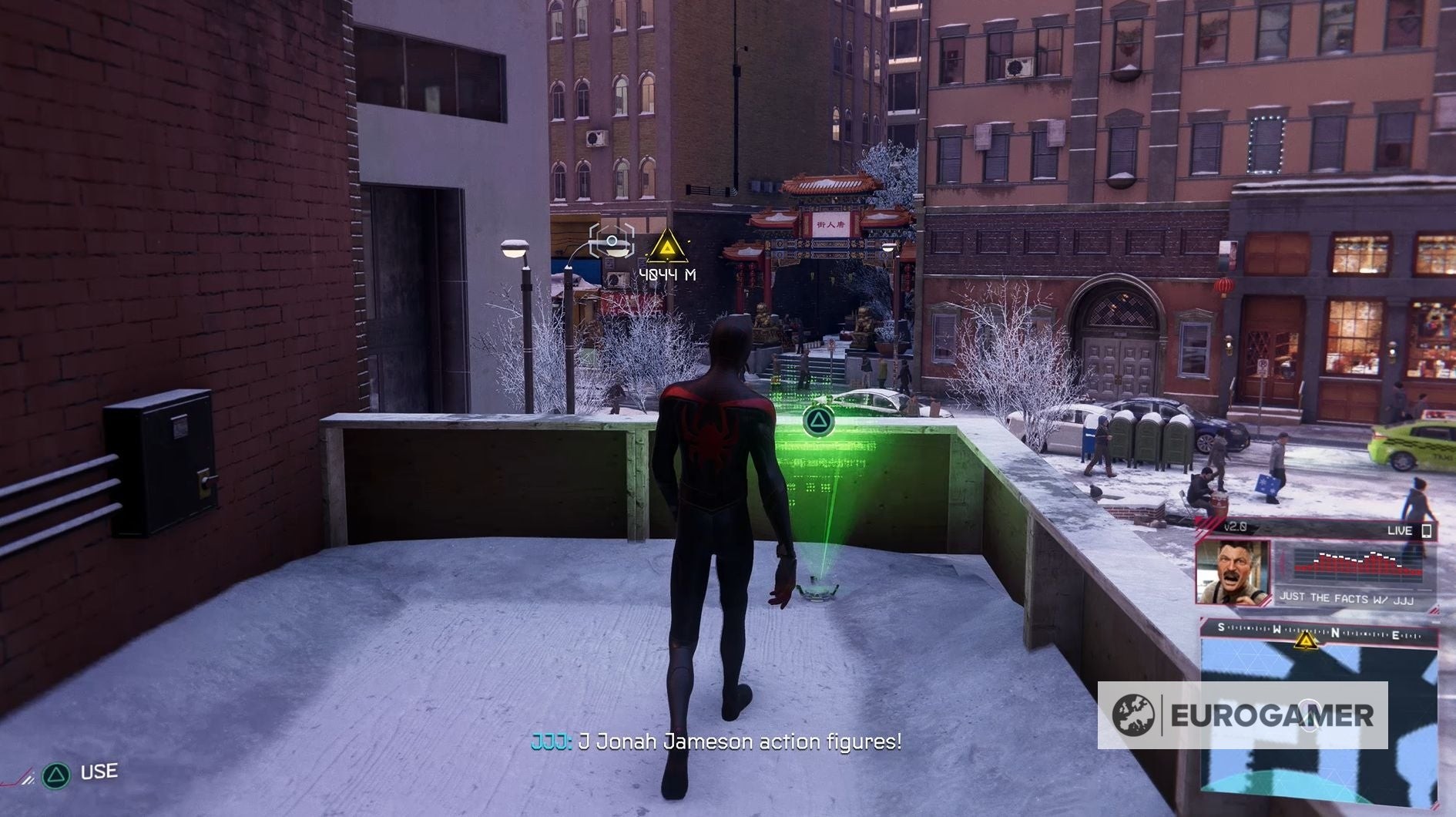This screenshot has height=817, width=1456.
Task: Click the camera drone marker icon
Action: 612,242
